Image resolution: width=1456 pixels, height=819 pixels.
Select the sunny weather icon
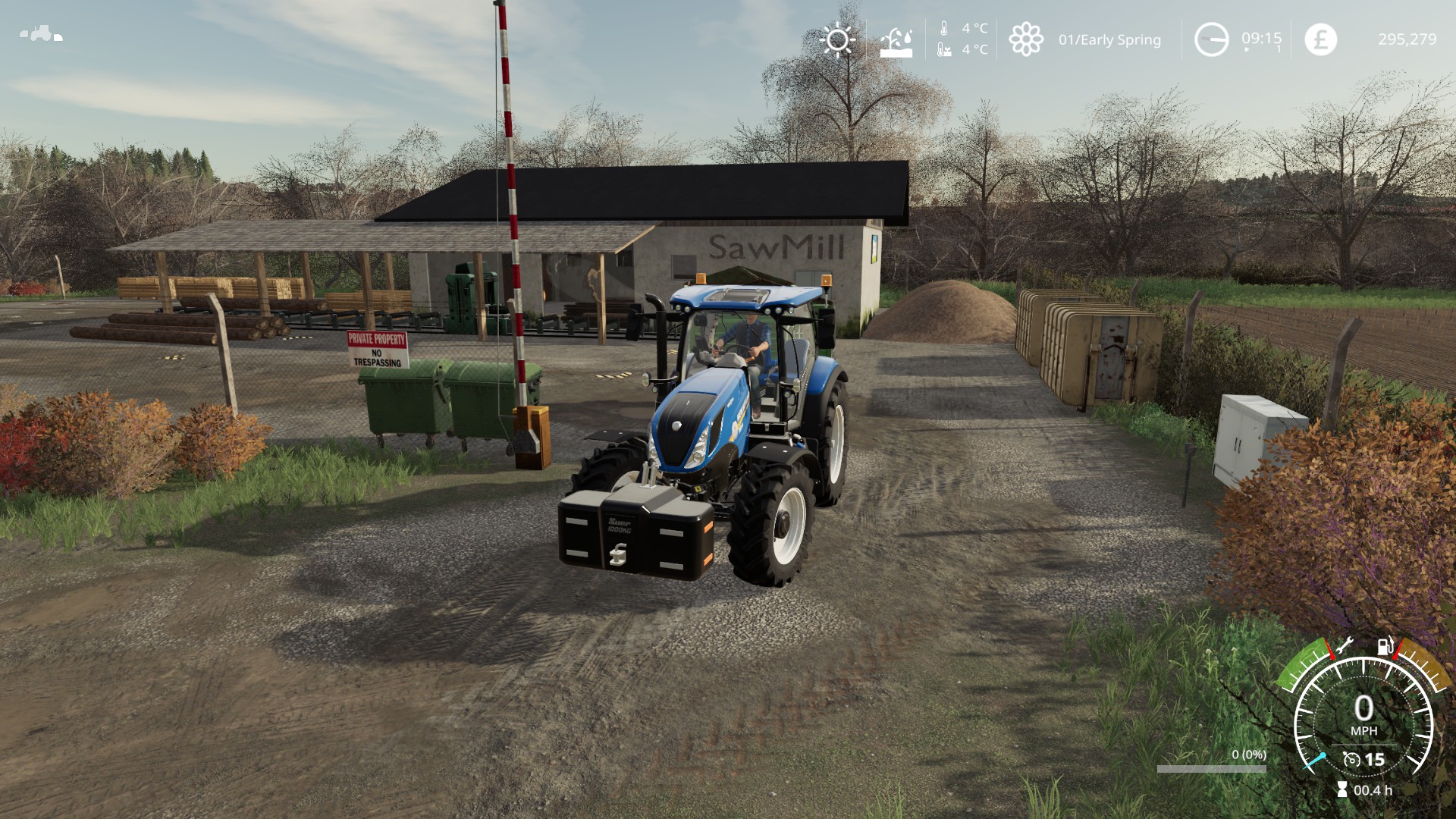click(x=837, y=39)
